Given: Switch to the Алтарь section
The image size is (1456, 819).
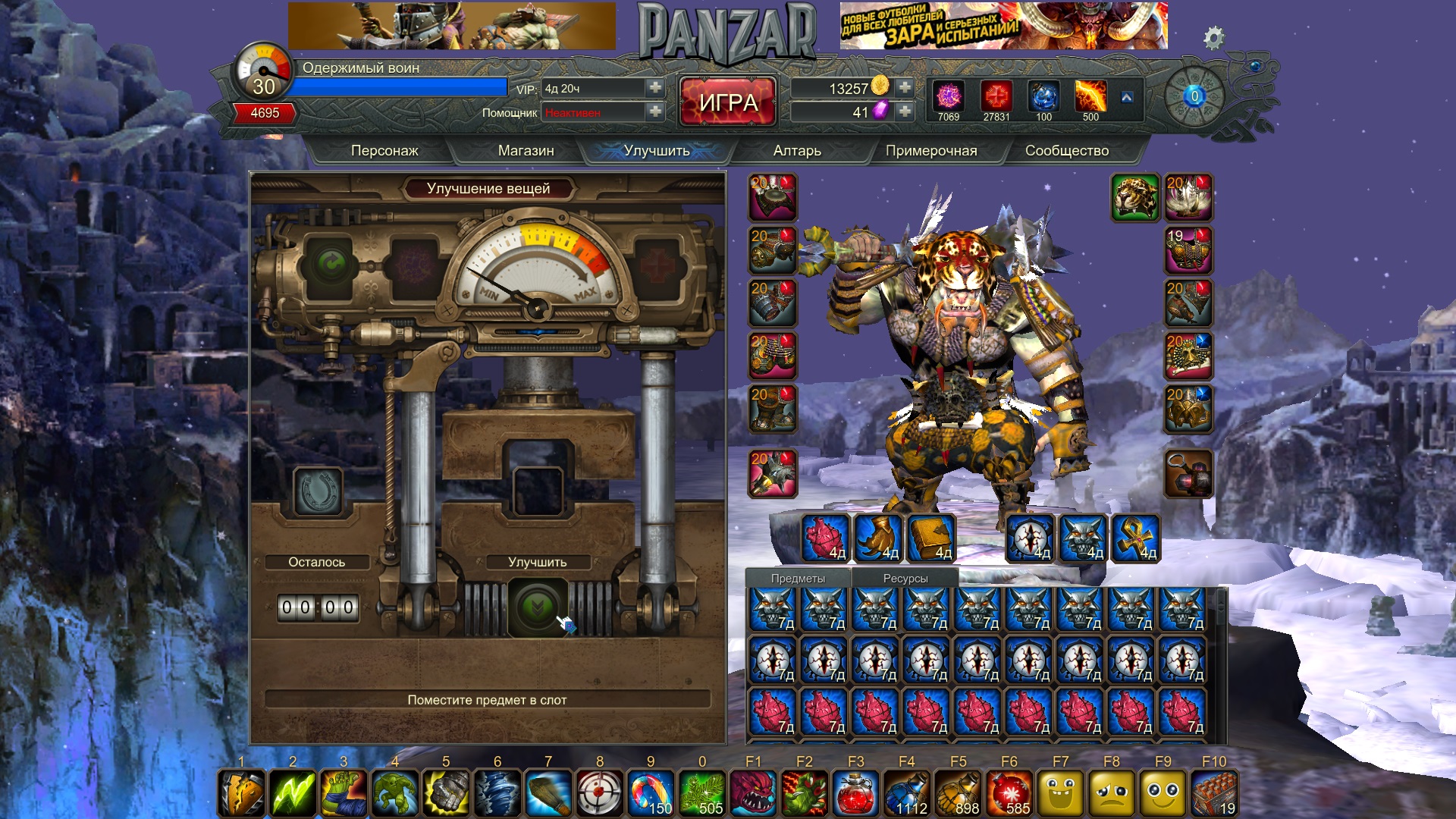Looking at the screenshot, I should tap(797, 151).
